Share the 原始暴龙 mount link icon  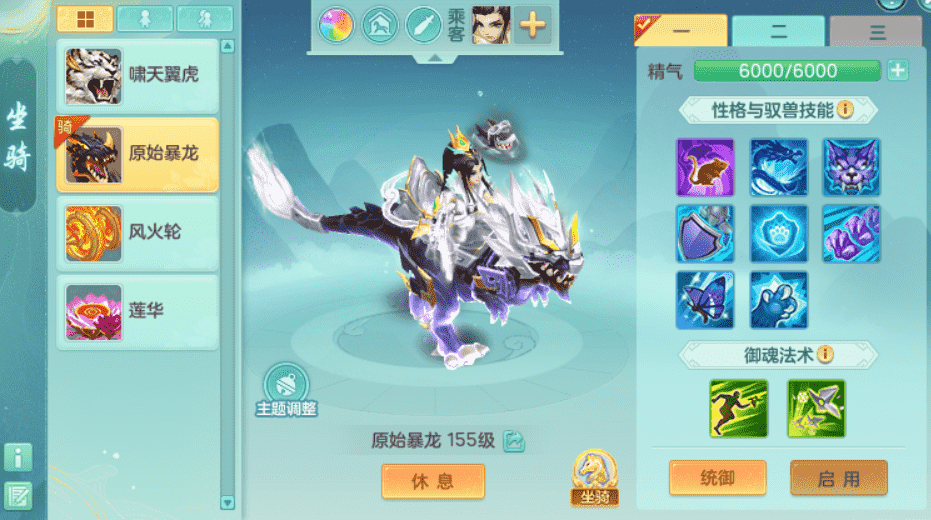click(x=514, y=440)
